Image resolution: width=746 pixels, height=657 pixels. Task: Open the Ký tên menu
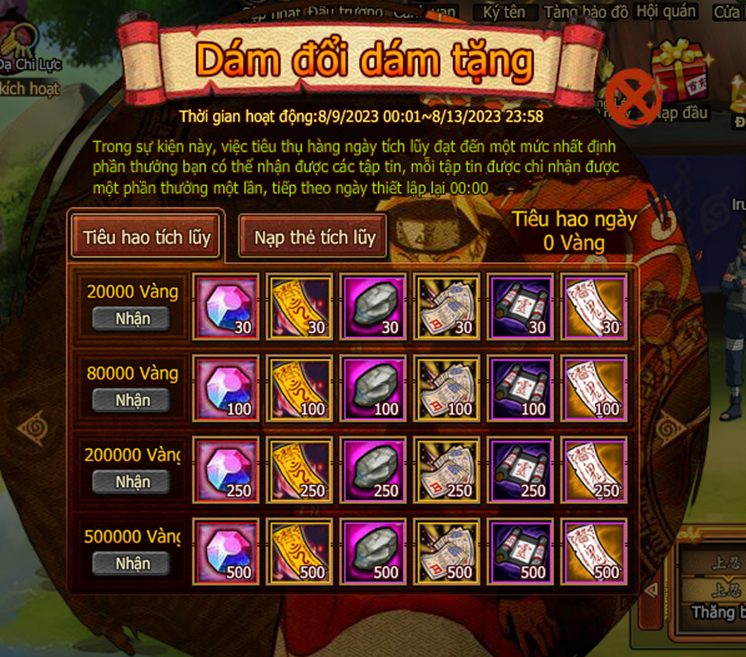[x=504, y=12]
